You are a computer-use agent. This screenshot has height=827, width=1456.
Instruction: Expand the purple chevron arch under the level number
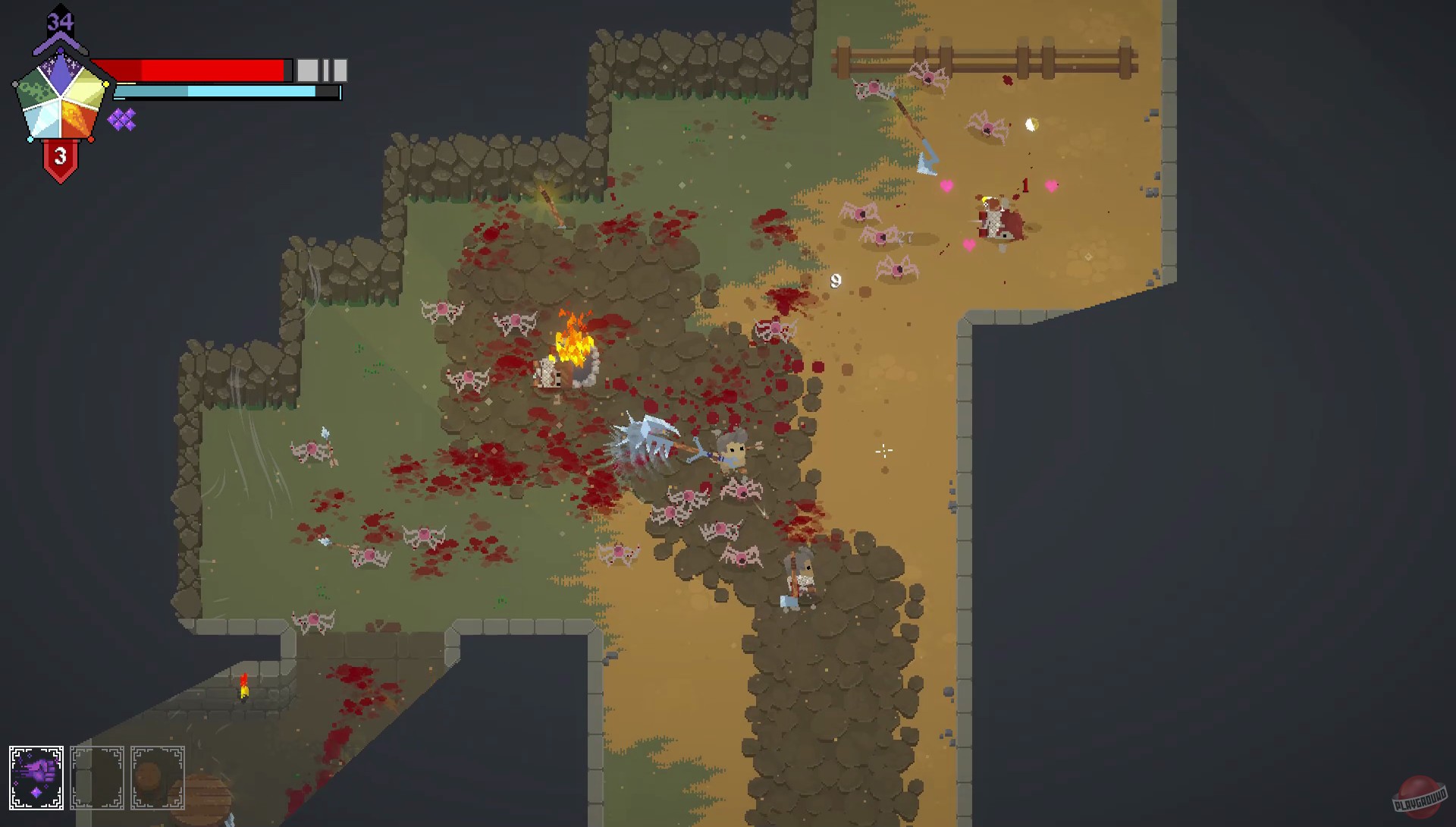[59, 43]
